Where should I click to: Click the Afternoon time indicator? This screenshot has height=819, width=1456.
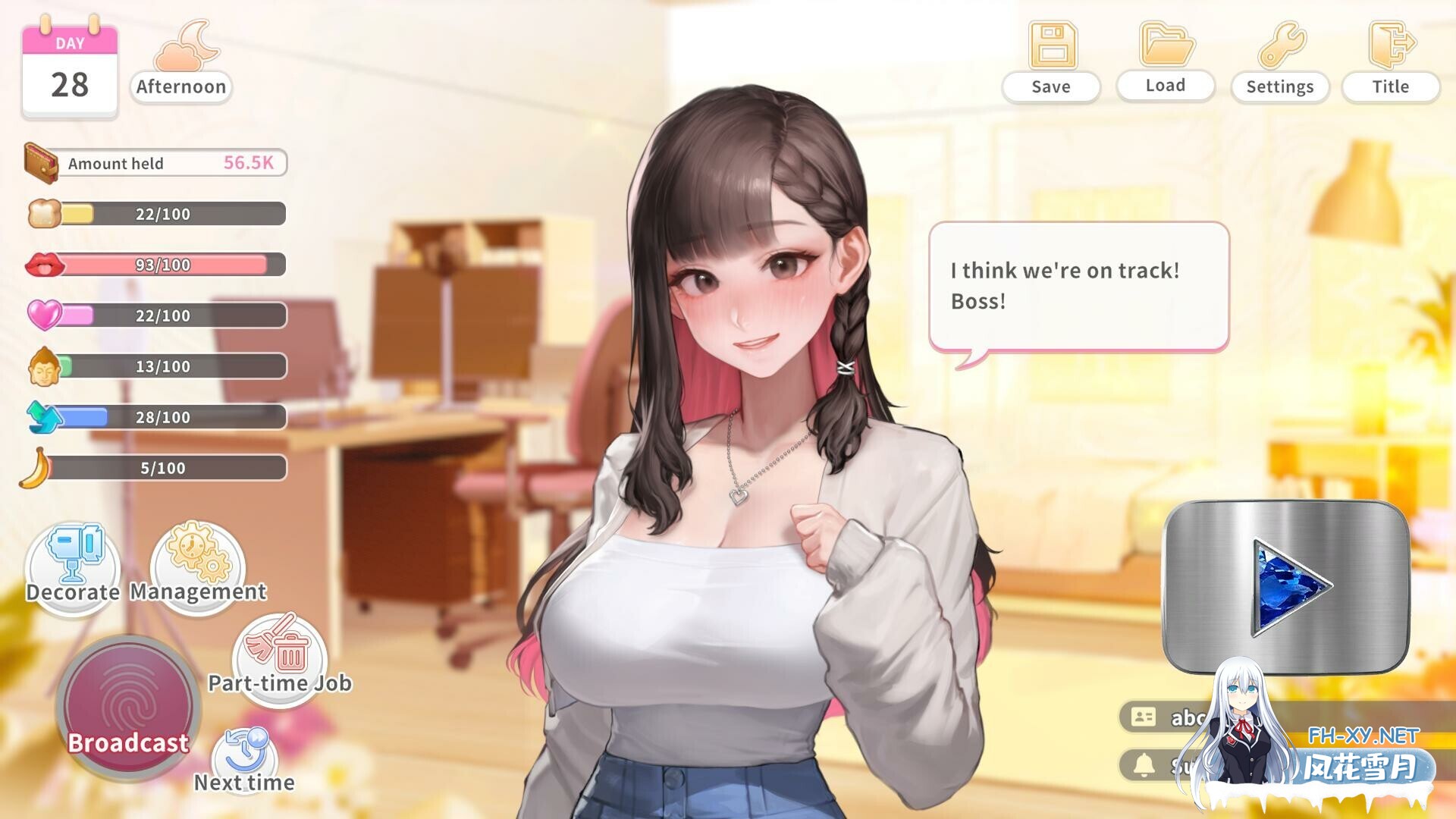click(x=180, y=86)
